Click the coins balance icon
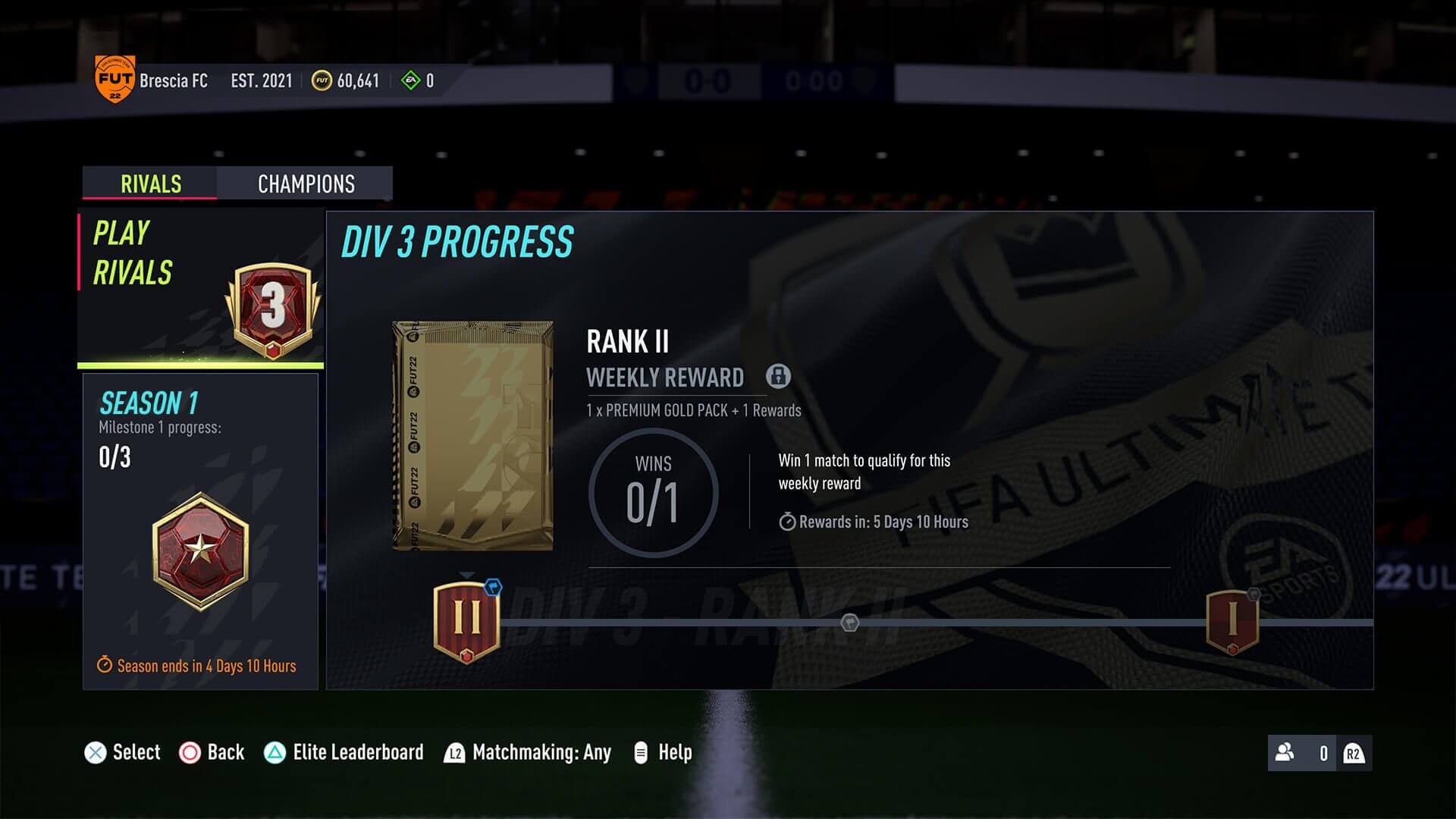Screen dimensions: 1456x819 [x=321, y=80]
